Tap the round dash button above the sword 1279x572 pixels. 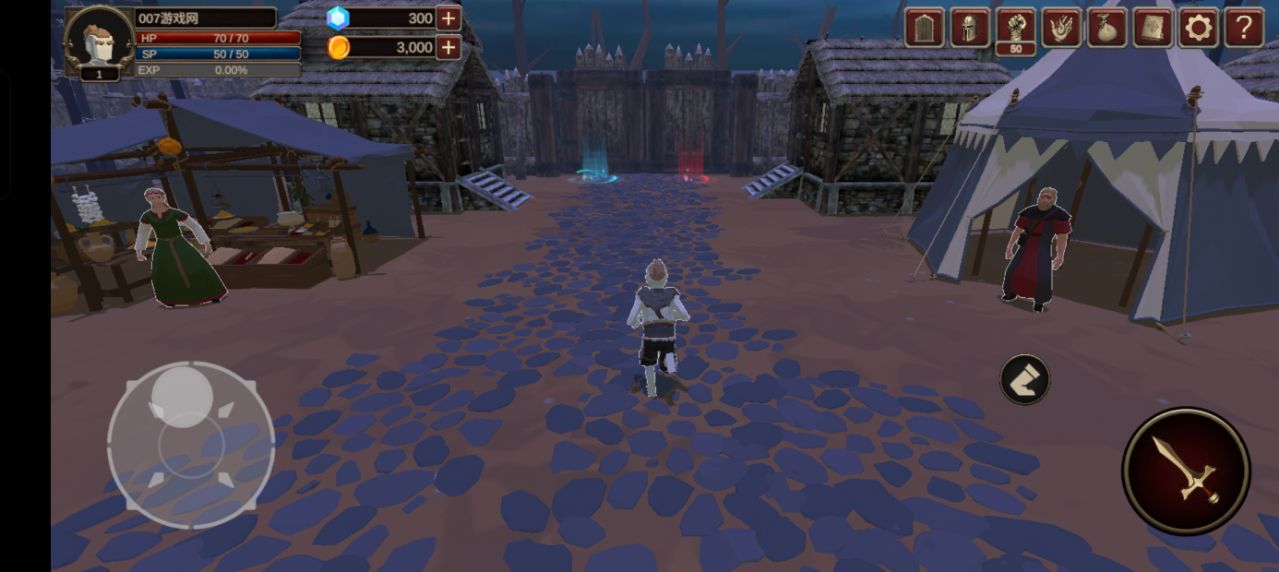(x=1025, y=379)
